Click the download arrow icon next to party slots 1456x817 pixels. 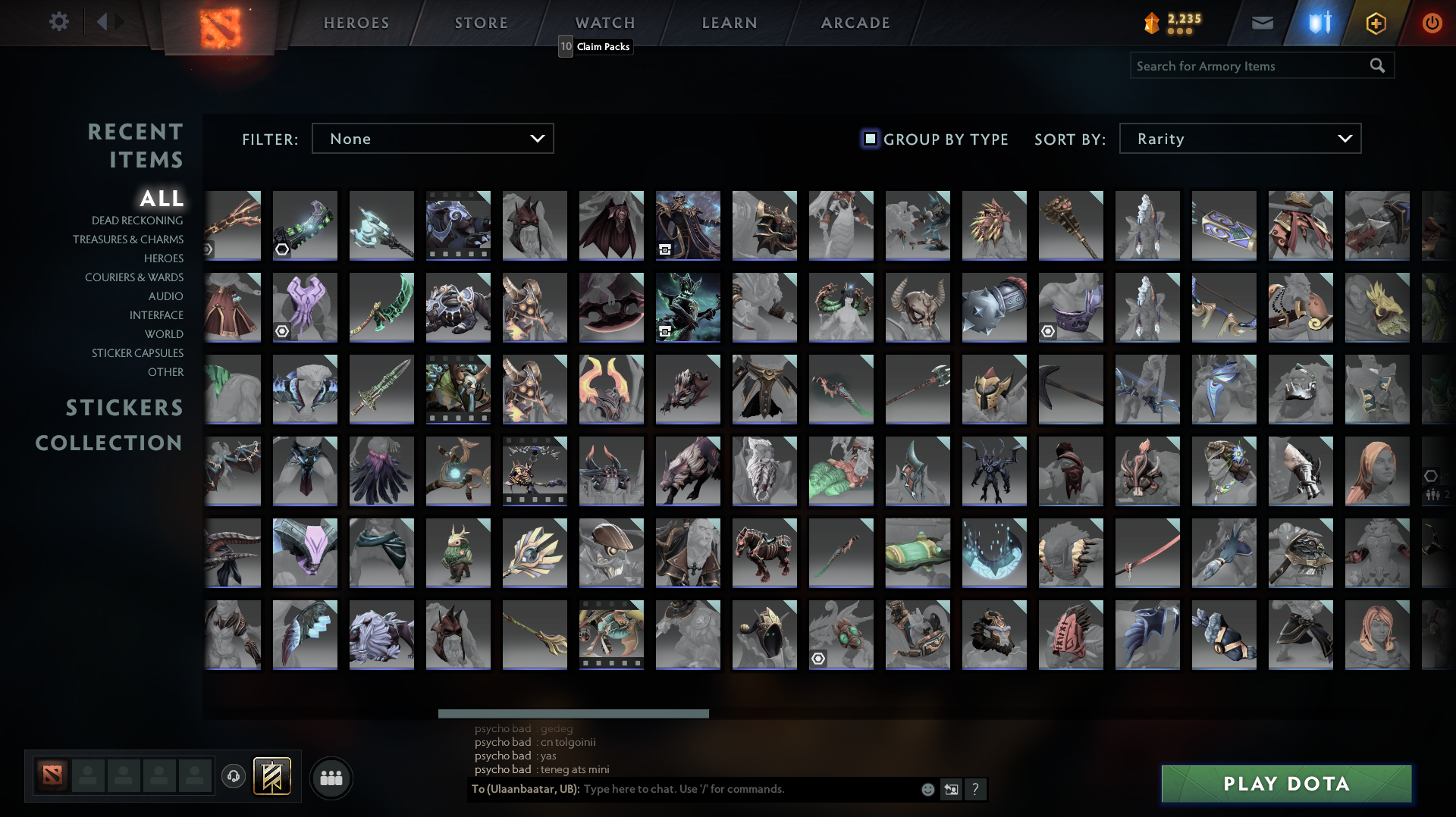pos(234,776)
